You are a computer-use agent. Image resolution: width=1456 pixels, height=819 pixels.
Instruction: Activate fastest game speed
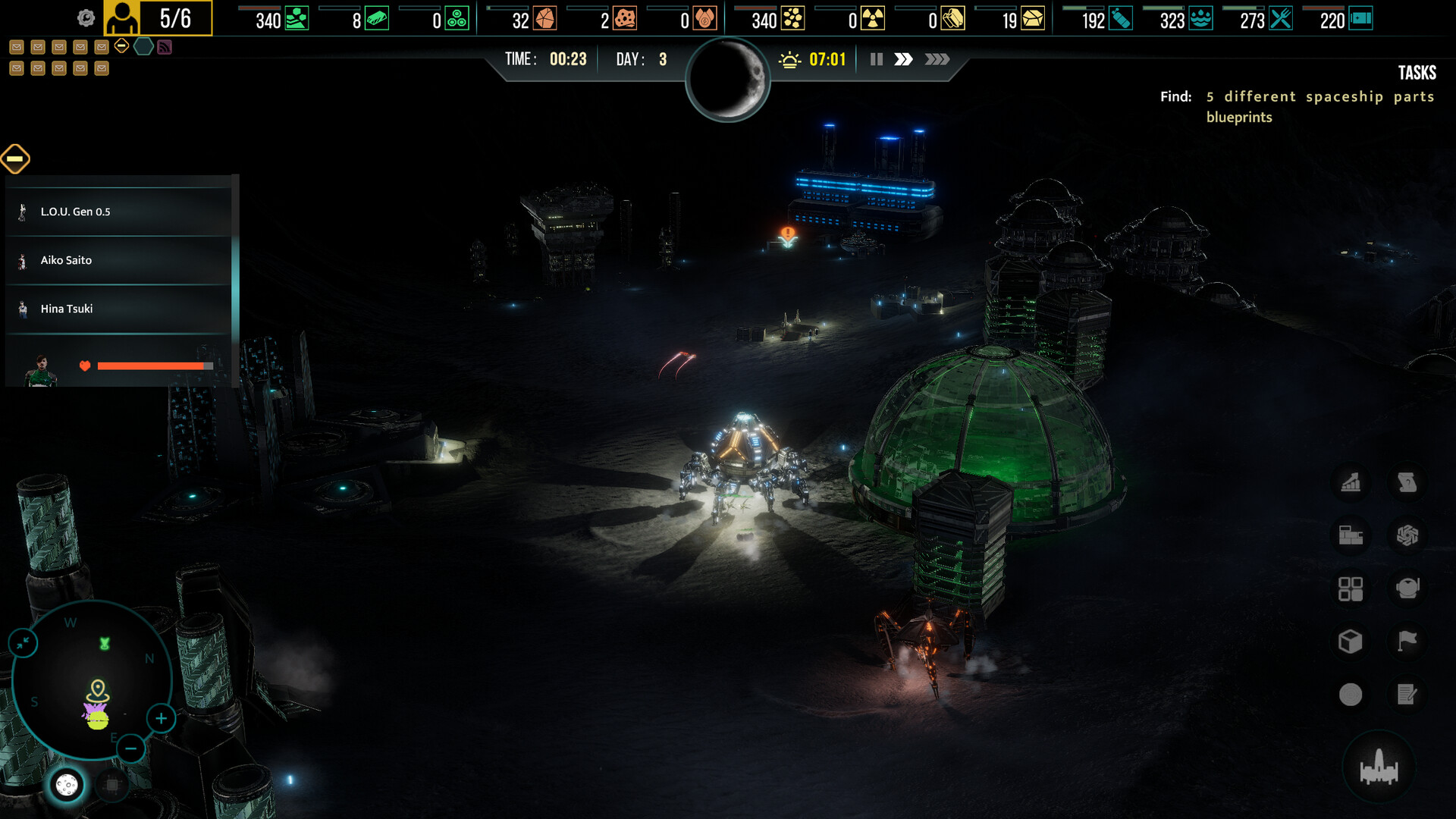(x=938, y=58)
